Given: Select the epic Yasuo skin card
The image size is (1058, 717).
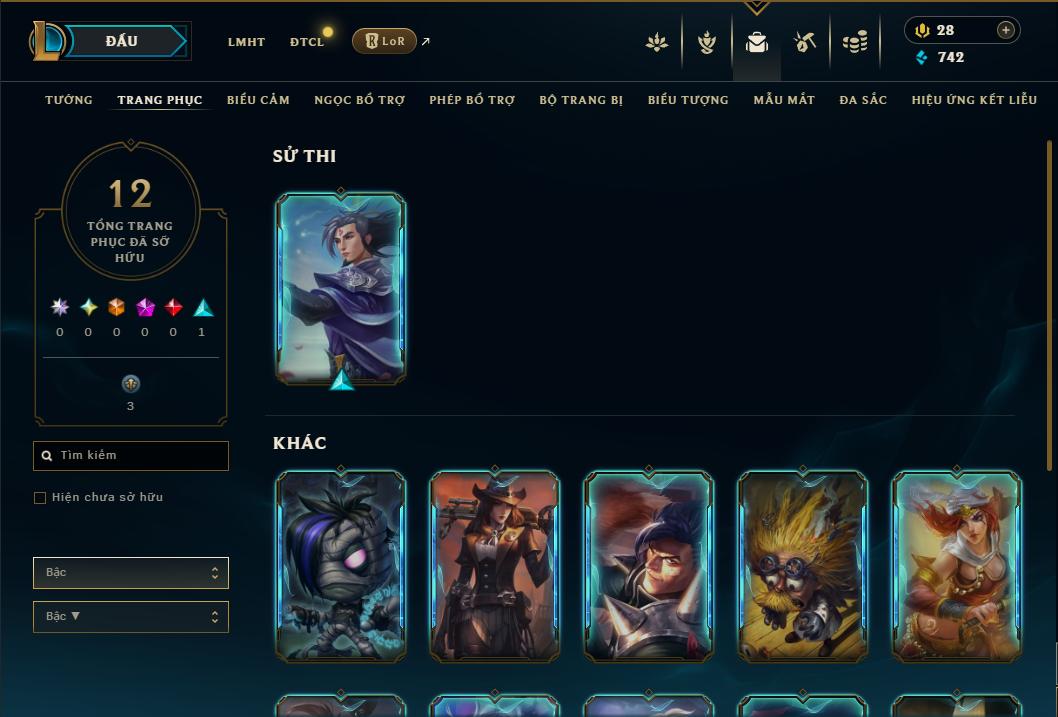Looking at the screenshot, I should (341, 287).
